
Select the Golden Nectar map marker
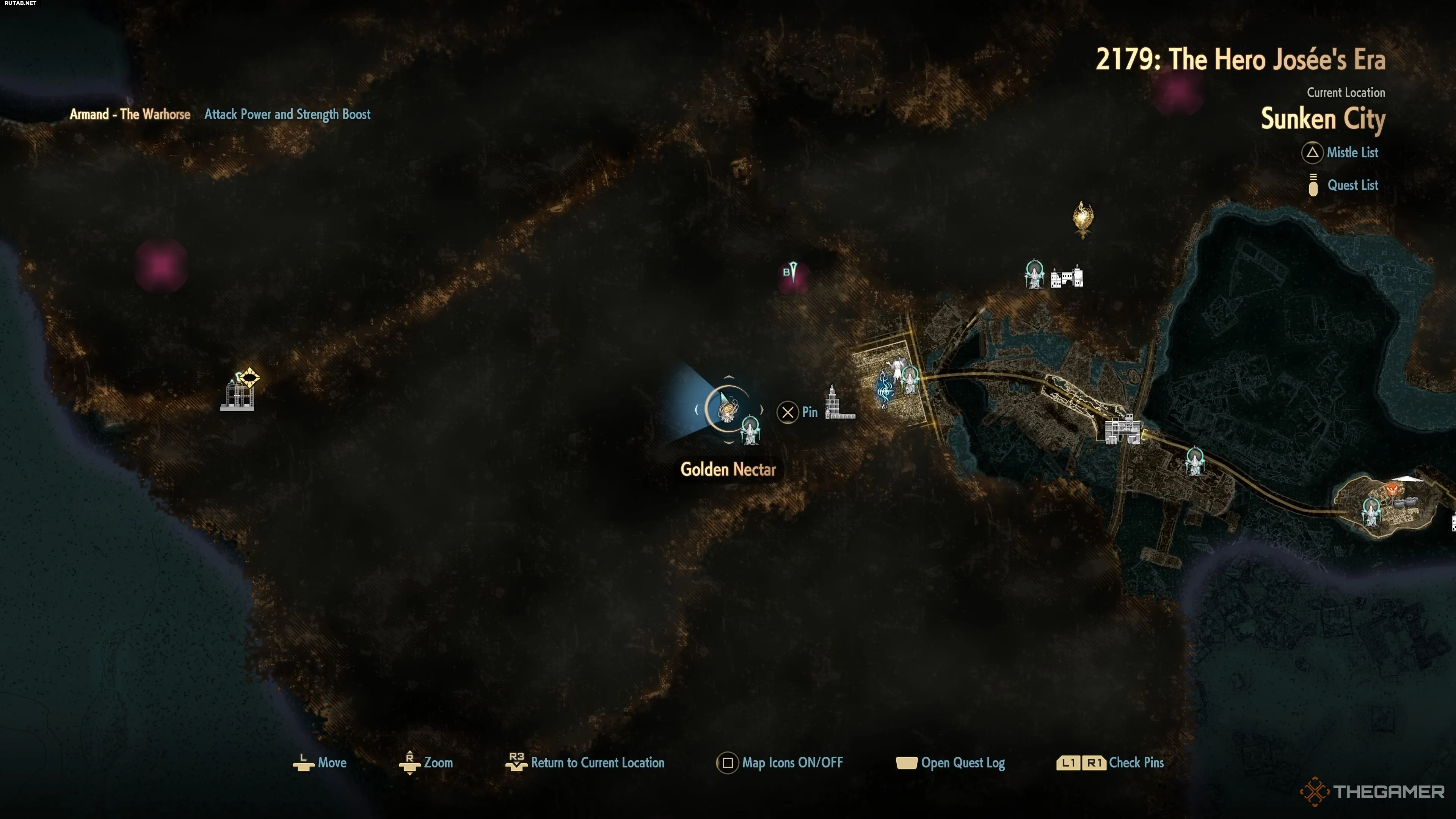tap(727, 409)
